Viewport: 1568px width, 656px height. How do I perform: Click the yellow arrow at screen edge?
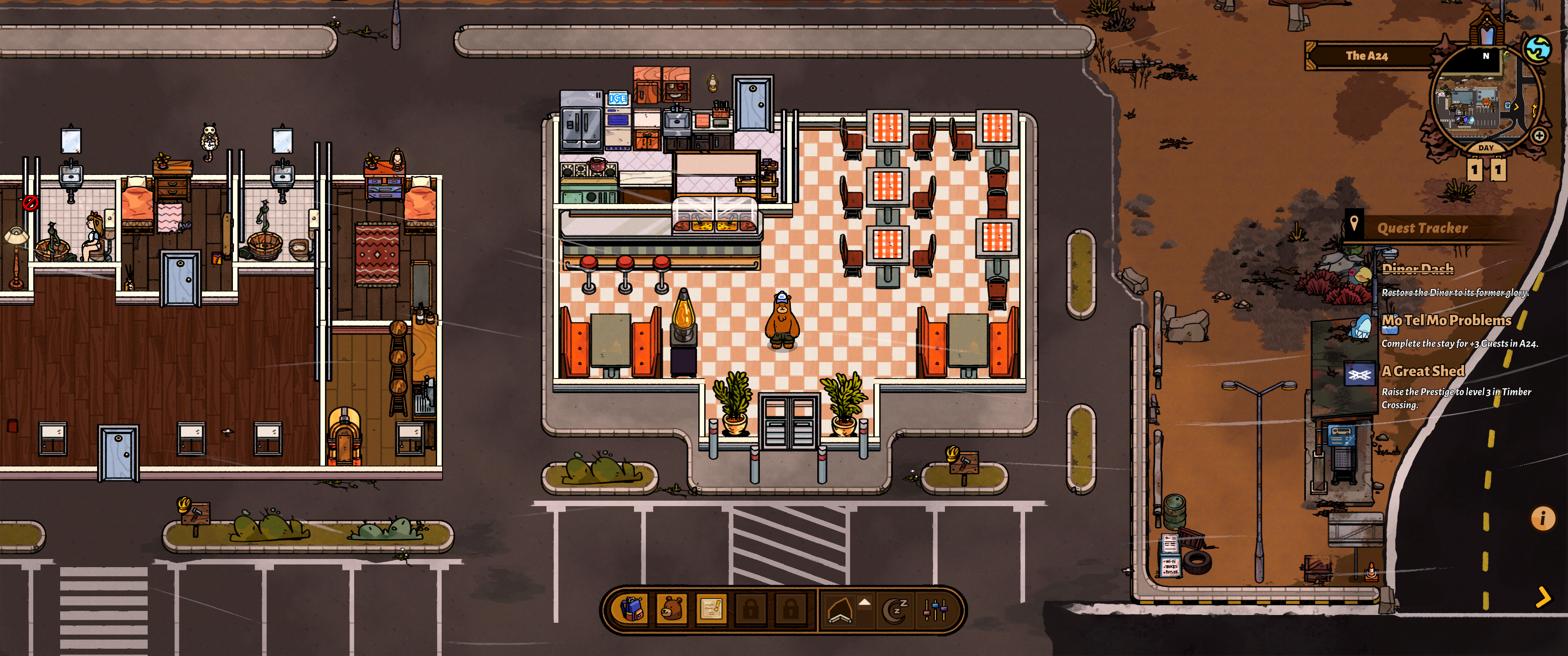[1543, 597]
